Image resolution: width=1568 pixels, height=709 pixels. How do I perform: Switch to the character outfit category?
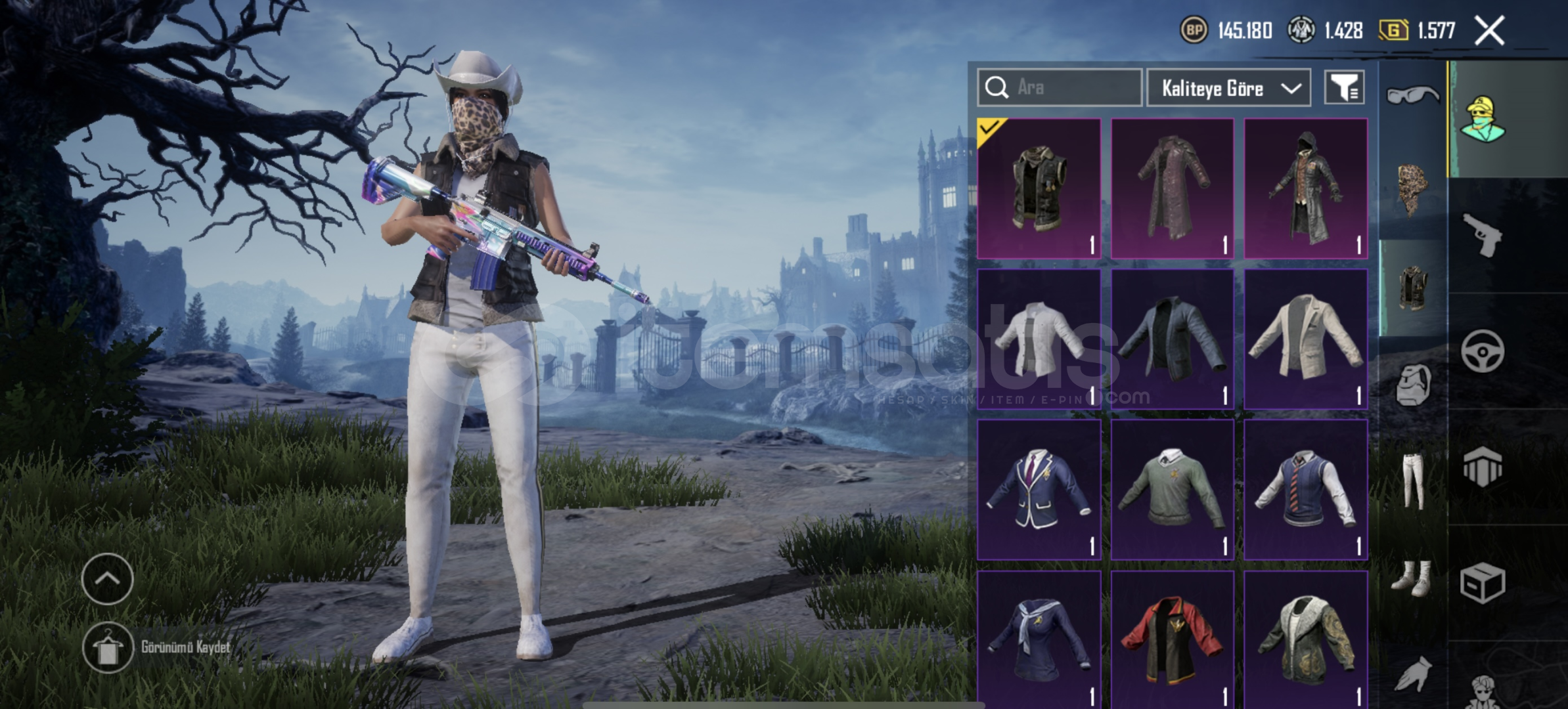click(x=1482, y=119)
